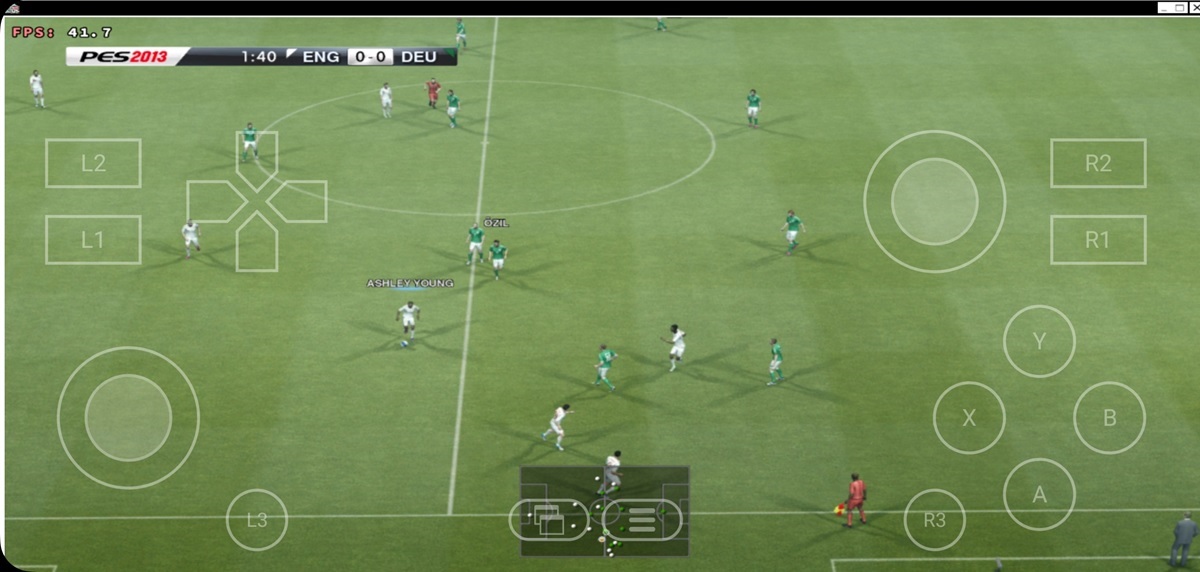Tap the L1 shoulder button overlay

tap(93, 240)
